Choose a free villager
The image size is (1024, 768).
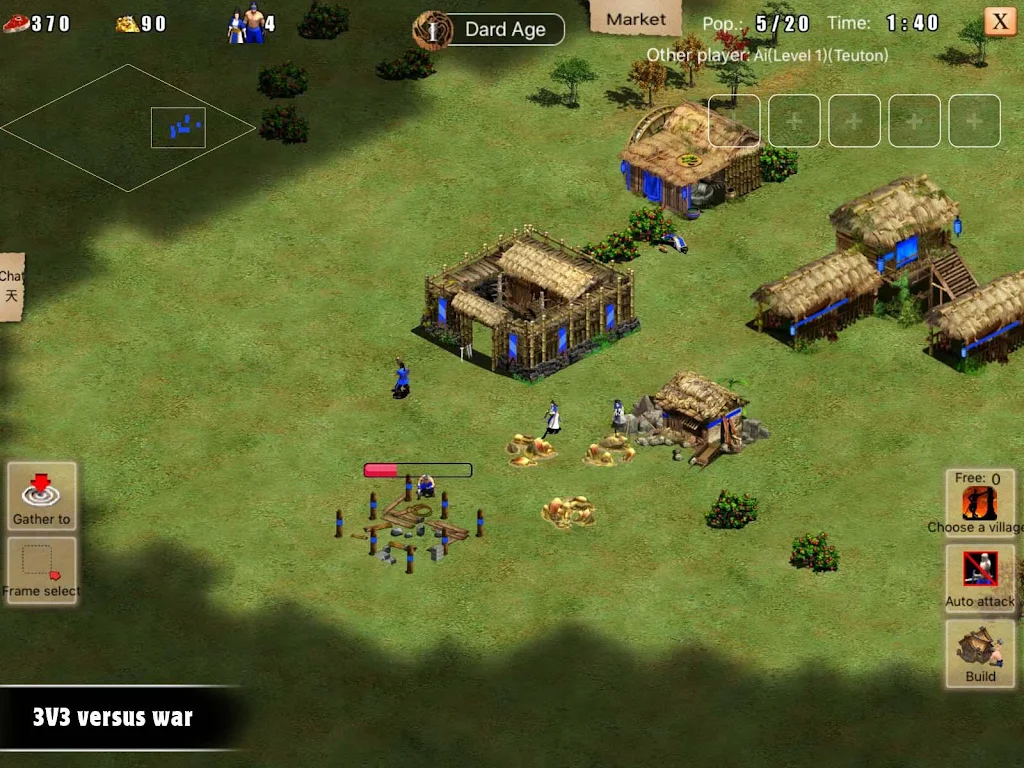[x=980, y=503]
